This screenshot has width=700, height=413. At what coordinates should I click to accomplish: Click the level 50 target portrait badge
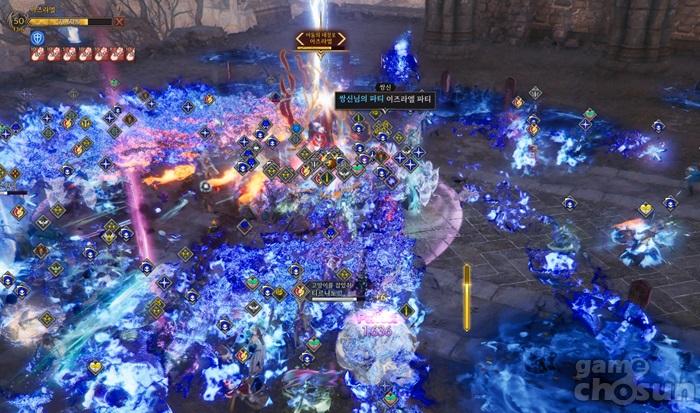pos(17,19)
